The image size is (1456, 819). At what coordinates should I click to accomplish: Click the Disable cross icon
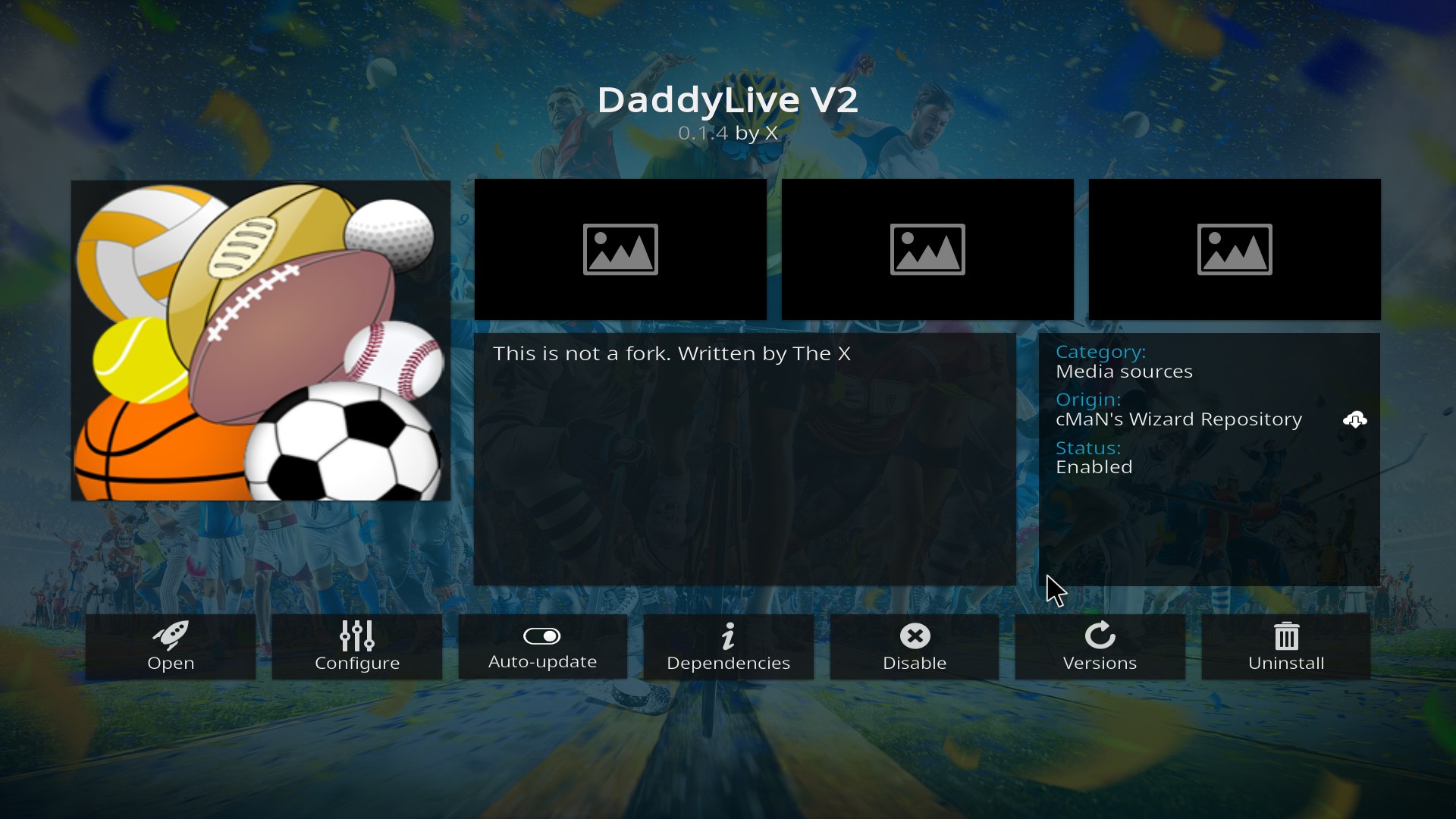click(914, 637)
